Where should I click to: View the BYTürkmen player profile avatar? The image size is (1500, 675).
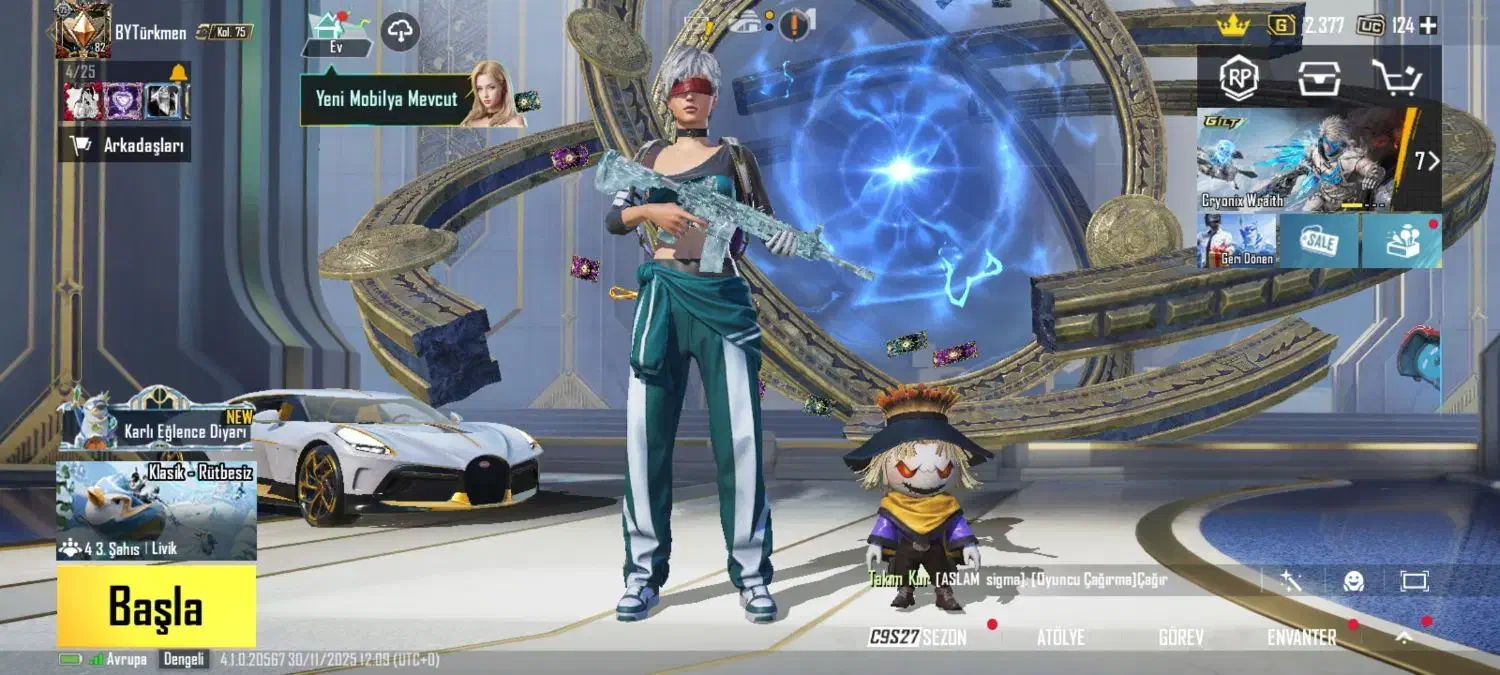pos(82,30)
